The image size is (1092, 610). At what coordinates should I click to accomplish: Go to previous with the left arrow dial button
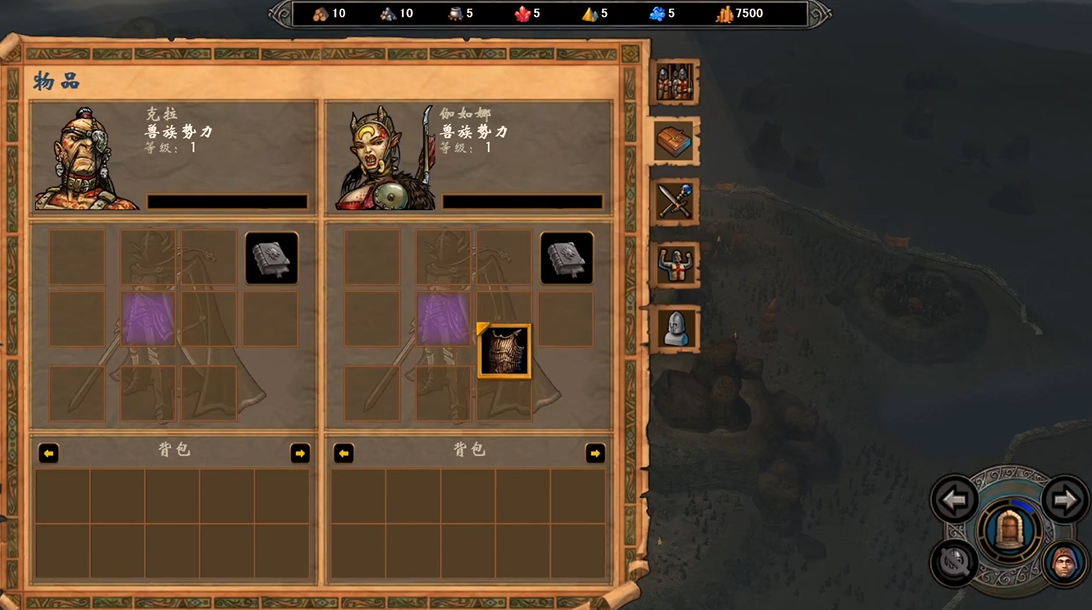pyautogui.click(x=954, y=498)
